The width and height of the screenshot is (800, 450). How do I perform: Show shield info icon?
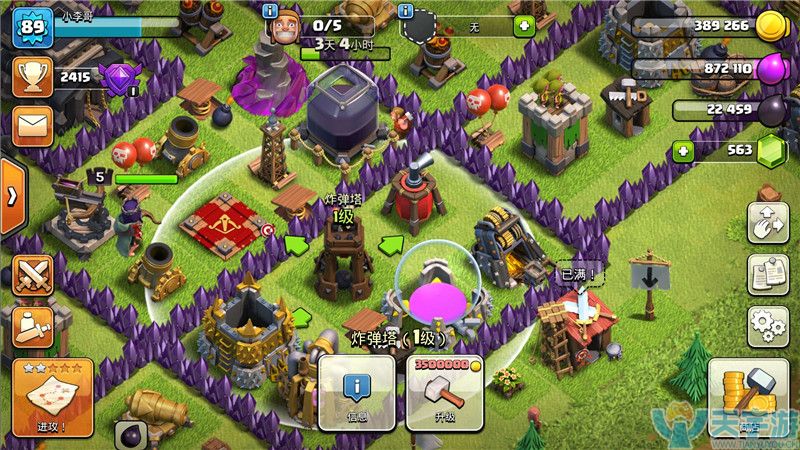[x=405, y=10]
